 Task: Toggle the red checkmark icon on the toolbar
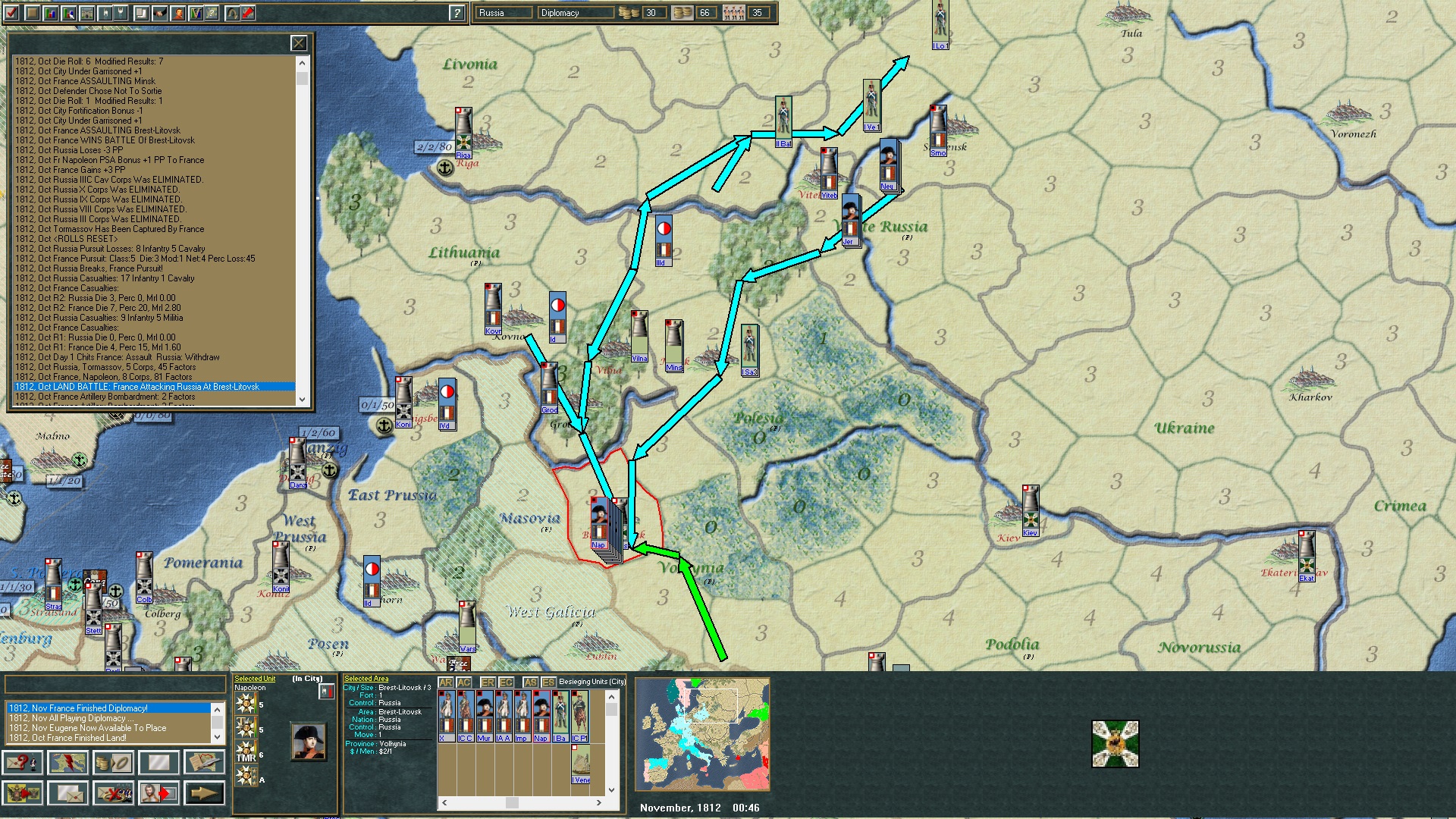click(x=11, y=11)
